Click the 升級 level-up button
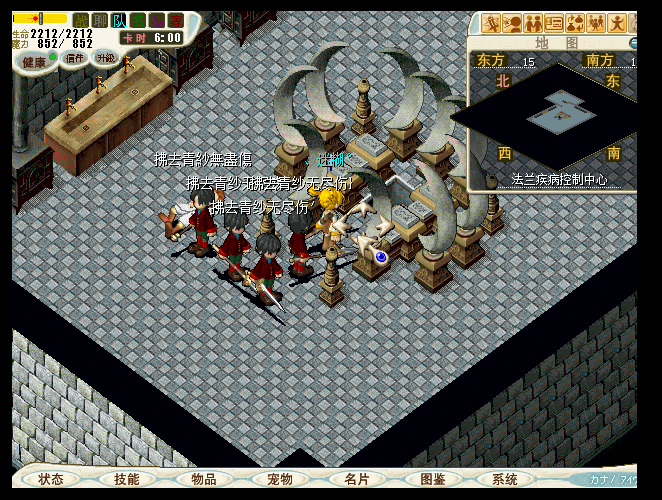Screen dimensions: 662x500 click(x=106, y=58)
